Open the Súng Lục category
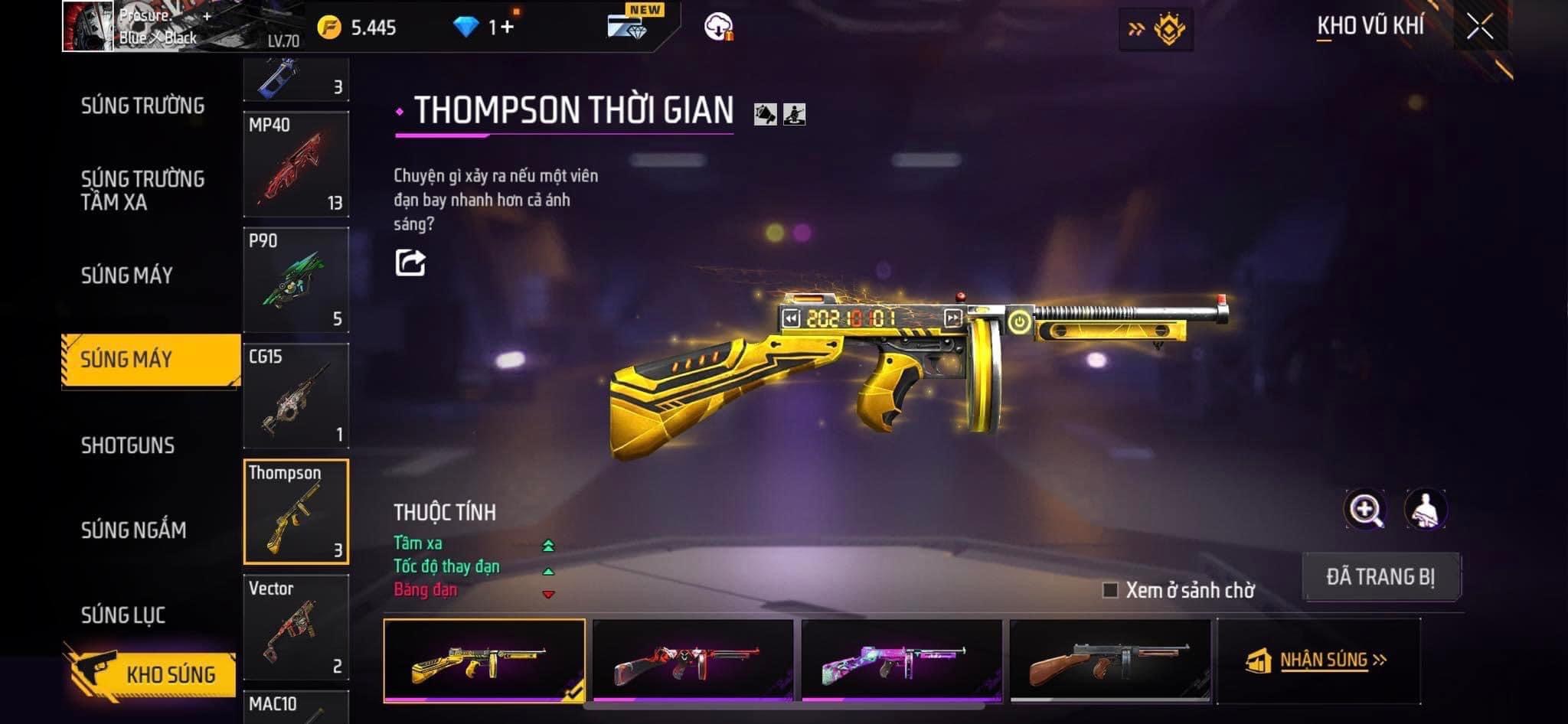 pos(123,615)
